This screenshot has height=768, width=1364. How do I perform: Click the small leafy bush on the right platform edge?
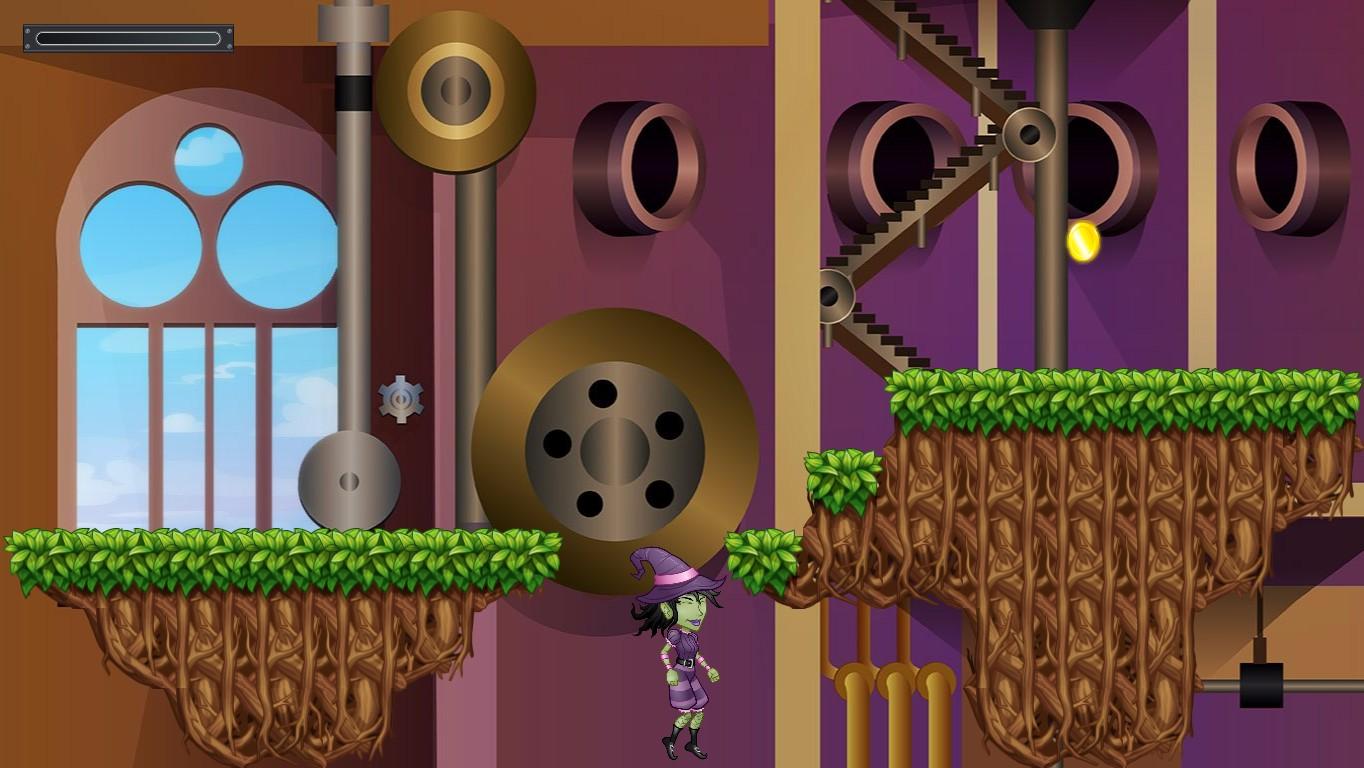[x=842, y=478]
